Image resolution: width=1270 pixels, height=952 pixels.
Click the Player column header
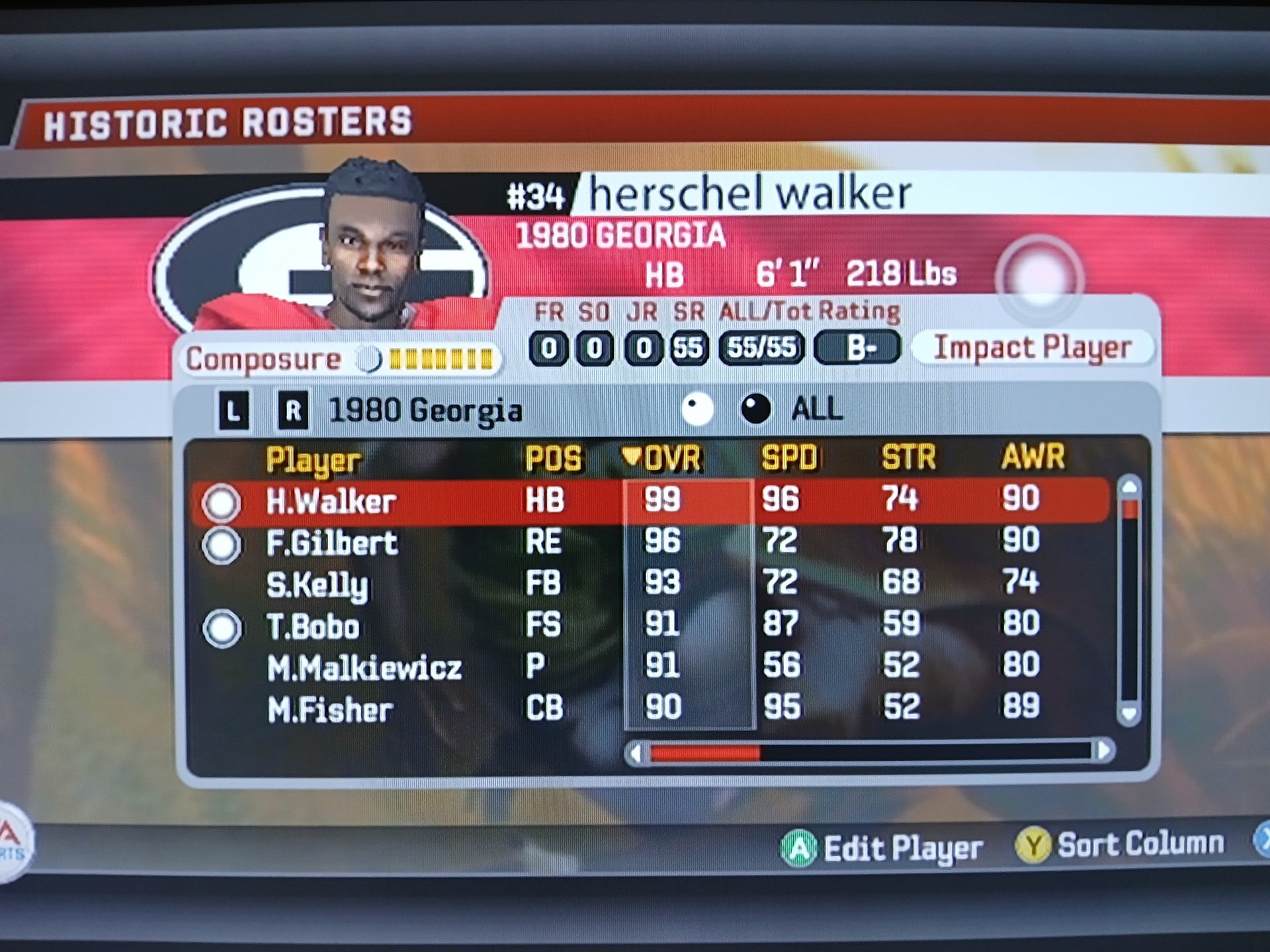(x=313, y=460)
